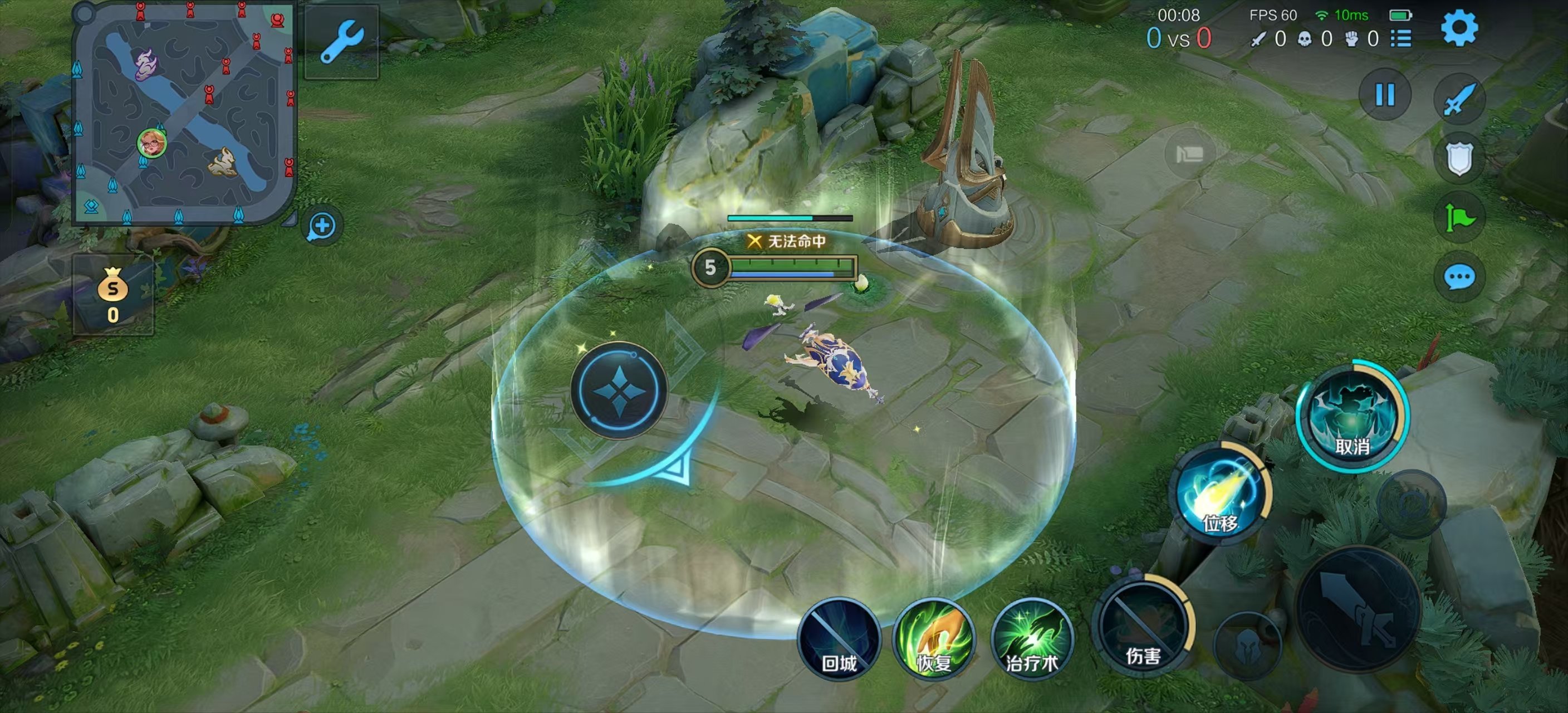Open the chat message bubble

pyautogui.click(x=1459, y=277)
